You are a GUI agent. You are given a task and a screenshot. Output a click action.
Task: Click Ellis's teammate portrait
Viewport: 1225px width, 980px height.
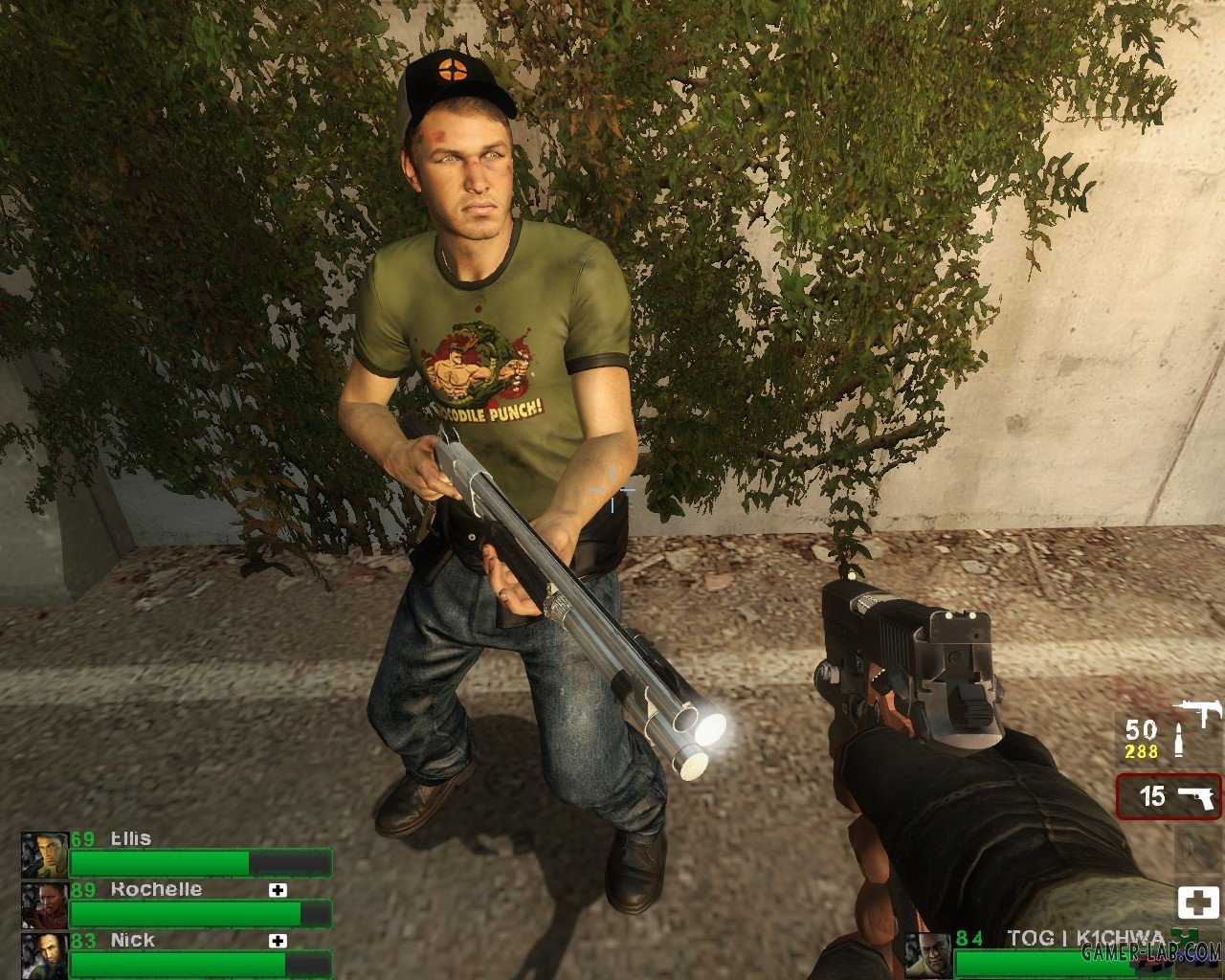pyautogui.click(x=44, y=855)
